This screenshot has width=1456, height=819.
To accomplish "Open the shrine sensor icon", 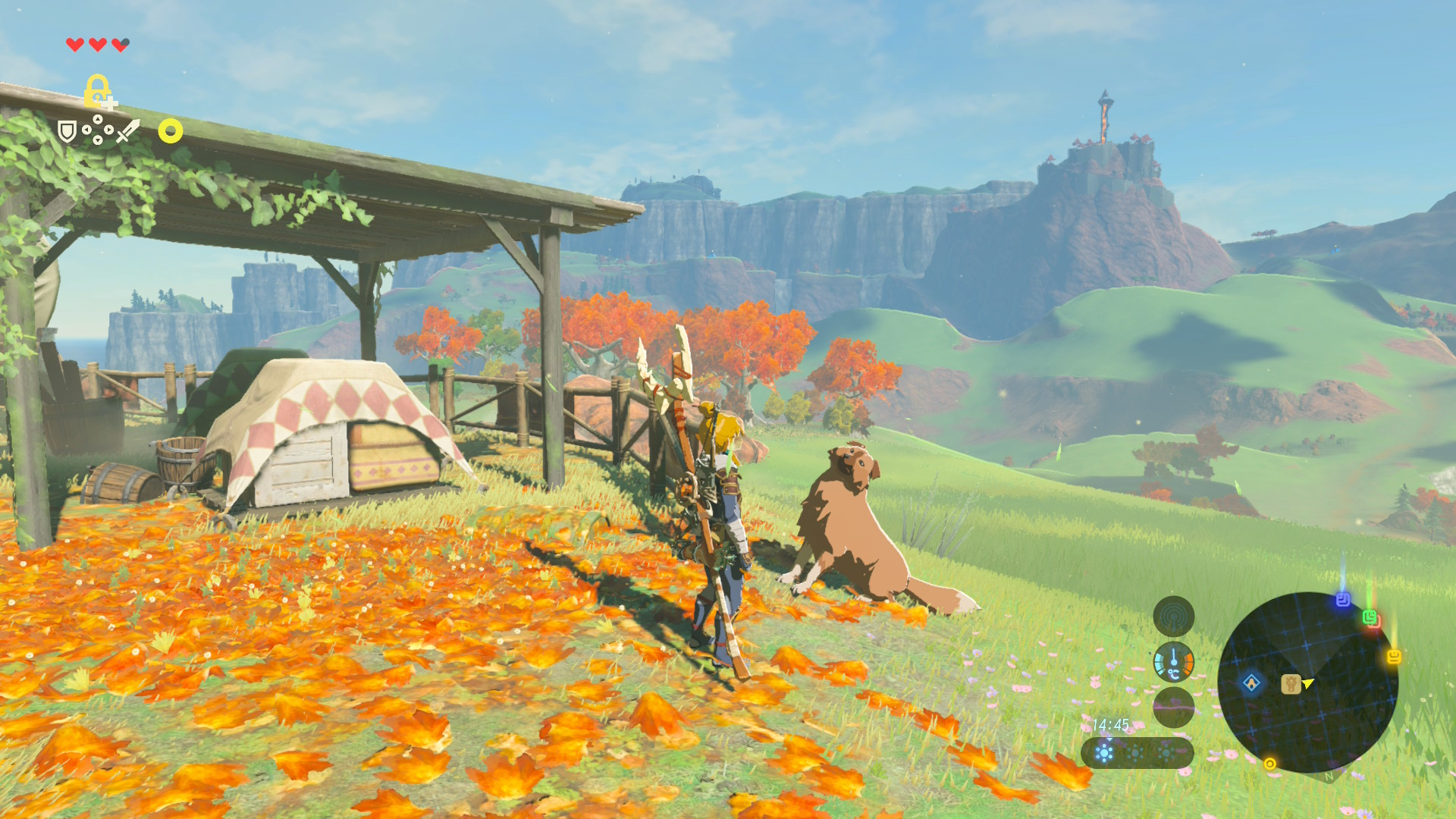I will 1173,617.
